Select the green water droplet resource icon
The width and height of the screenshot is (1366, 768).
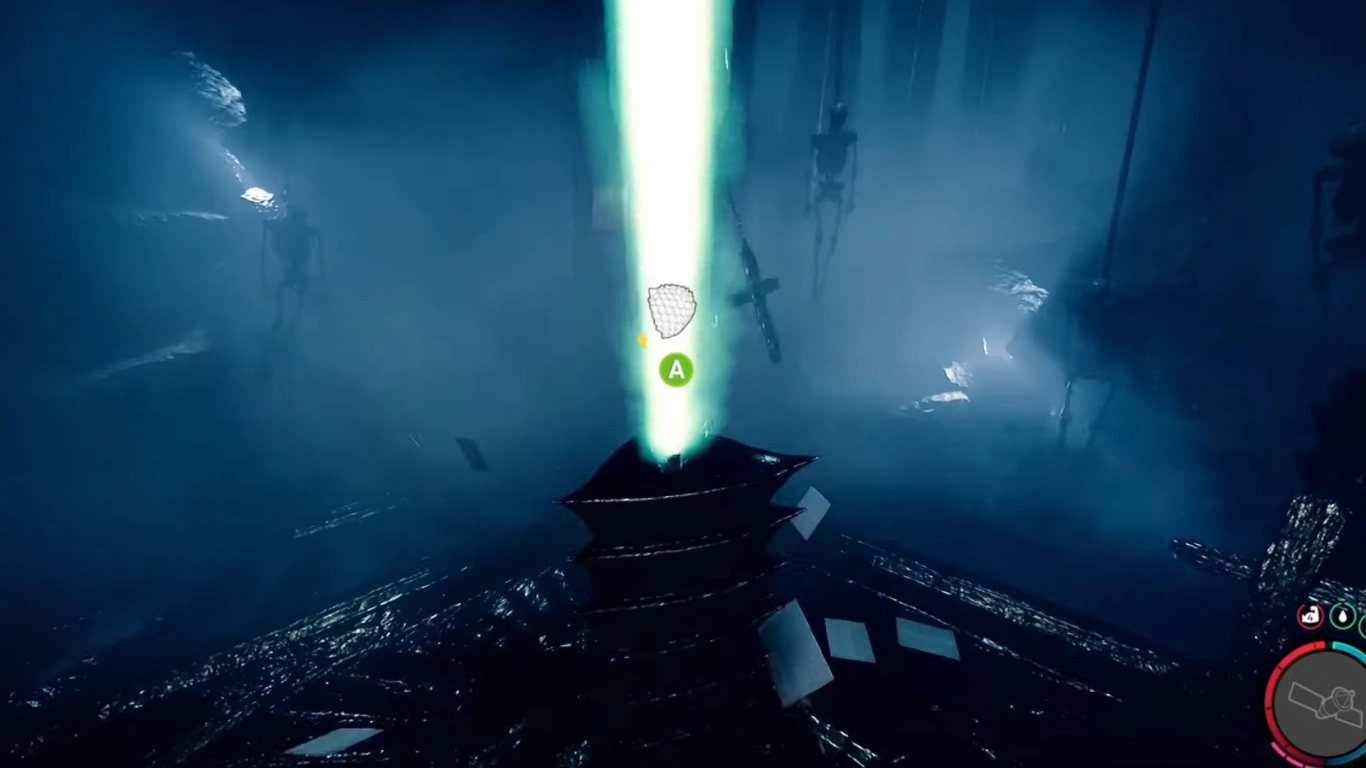(x=1342, y=617)
